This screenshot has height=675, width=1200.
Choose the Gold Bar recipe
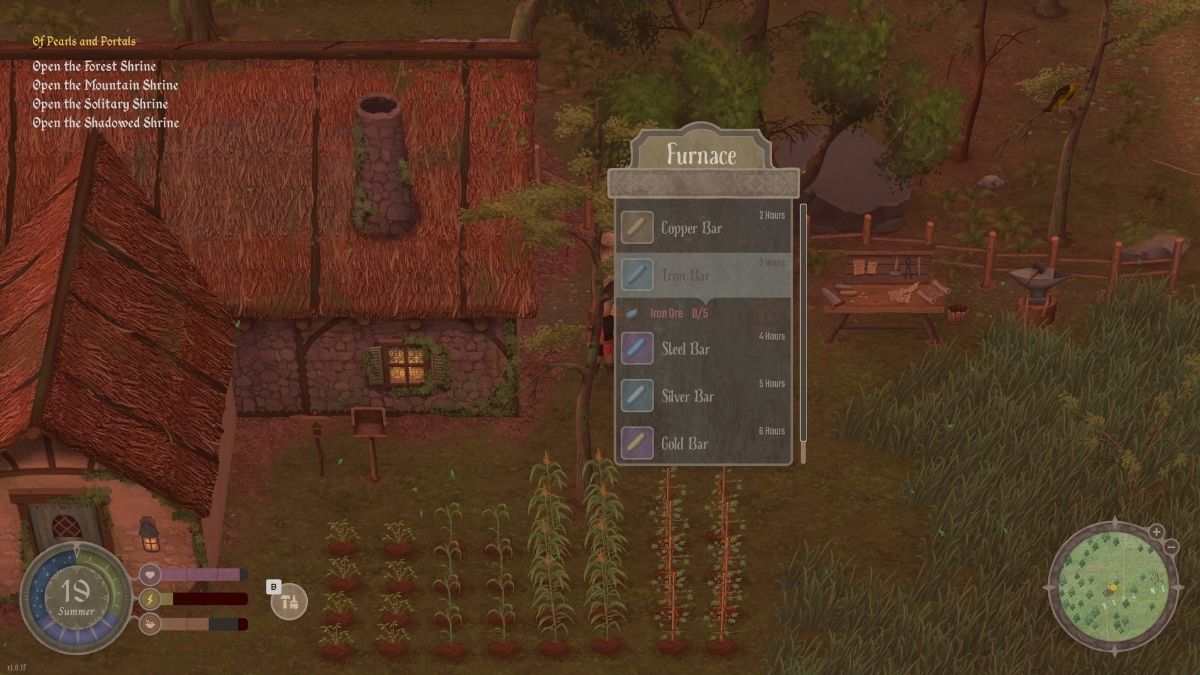coord(704,443)
